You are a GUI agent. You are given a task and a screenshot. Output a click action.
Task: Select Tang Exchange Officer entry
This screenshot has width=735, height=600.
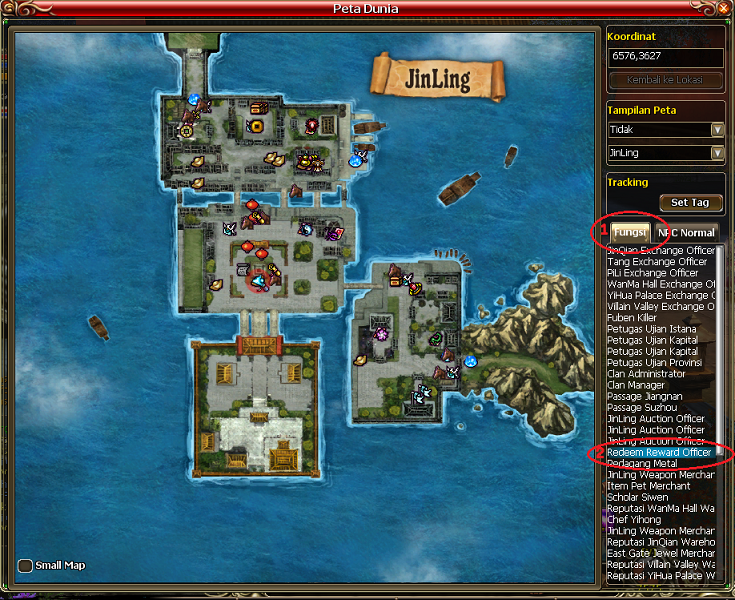[657, 262]
